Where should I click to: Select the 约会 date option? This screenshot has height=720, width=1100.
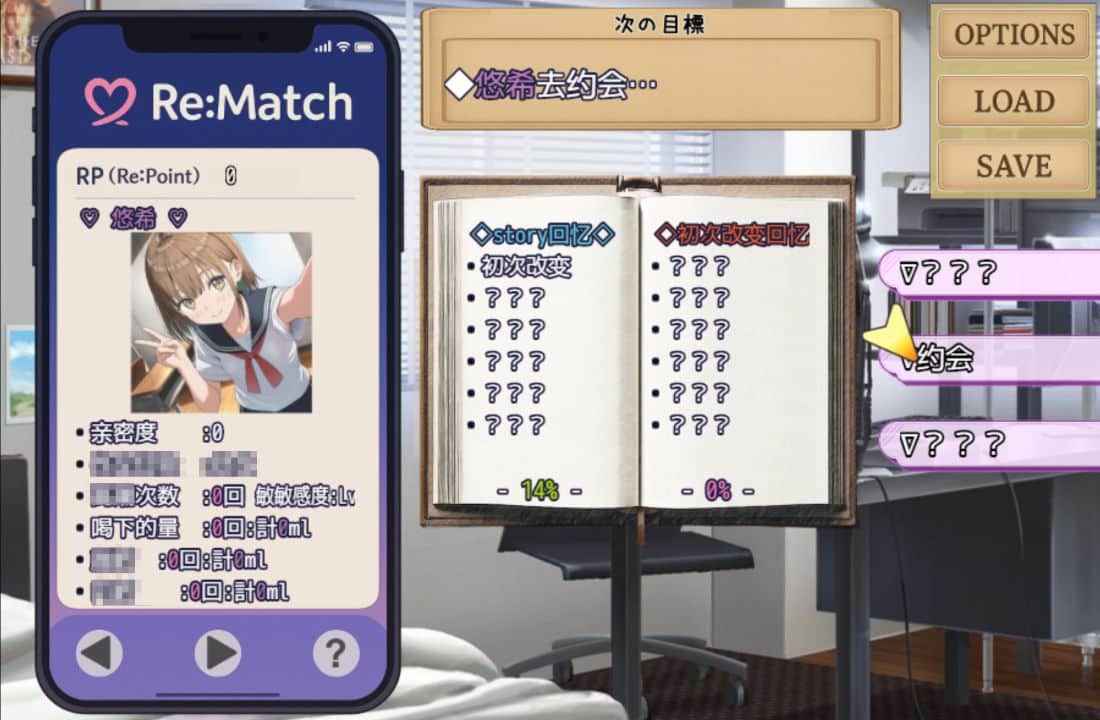click(985, 360)
